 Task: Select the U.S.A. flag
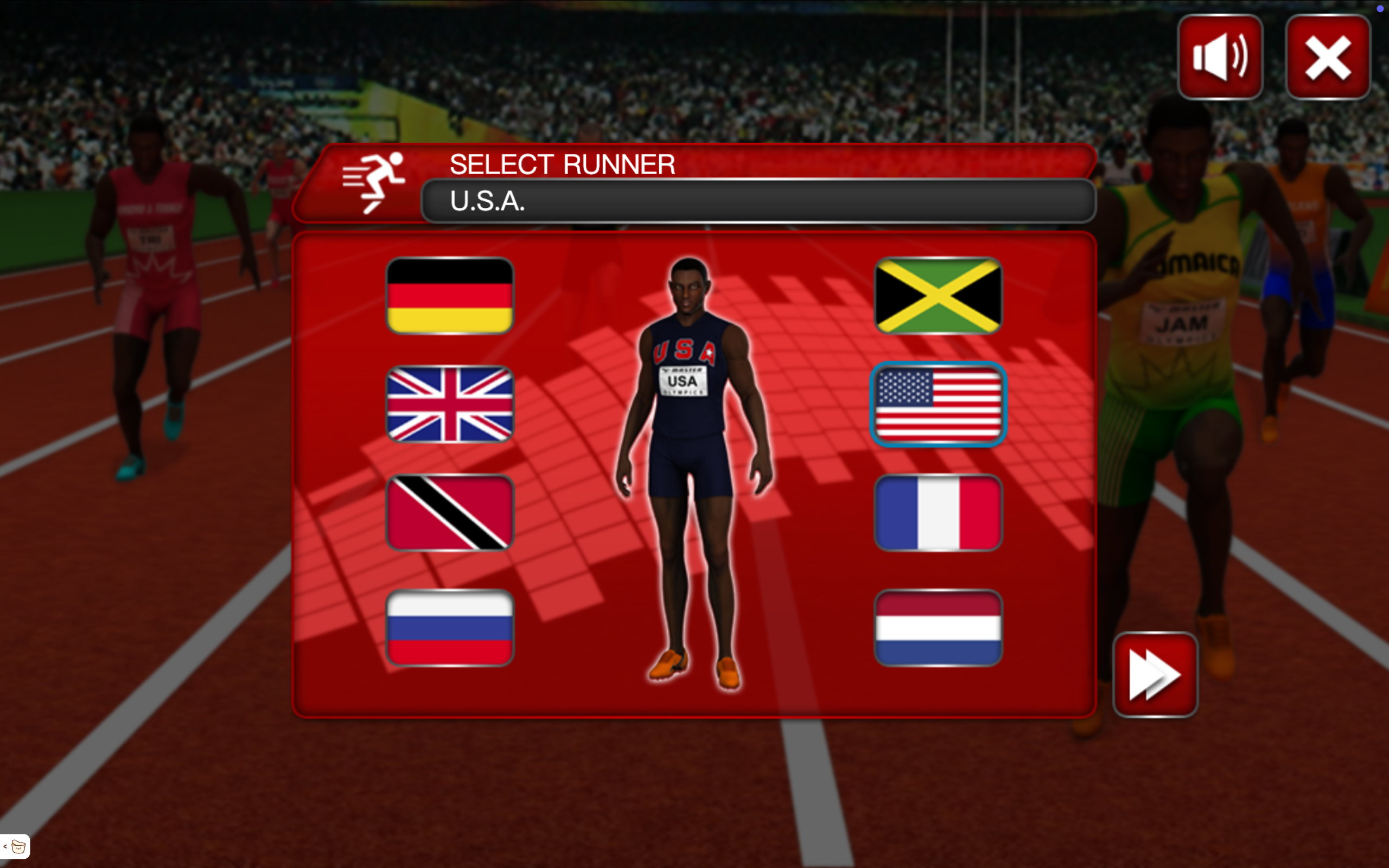tap(938, 404)
